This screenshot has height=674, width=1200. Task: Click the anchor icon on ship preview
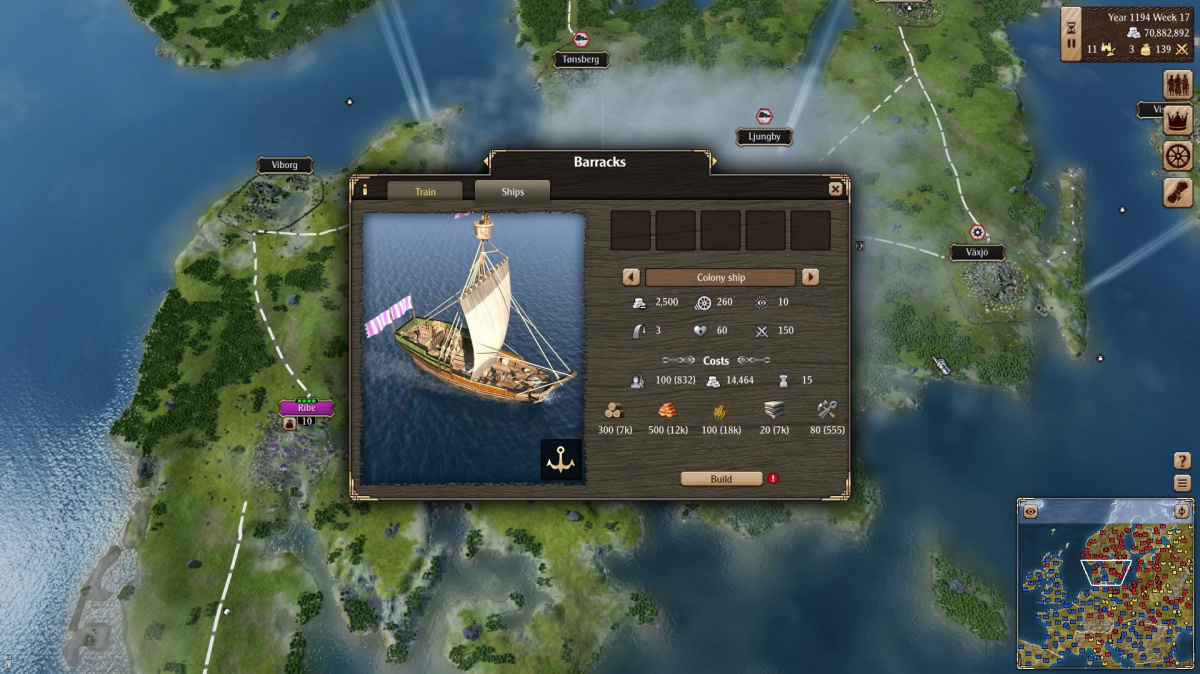point(561,459)
